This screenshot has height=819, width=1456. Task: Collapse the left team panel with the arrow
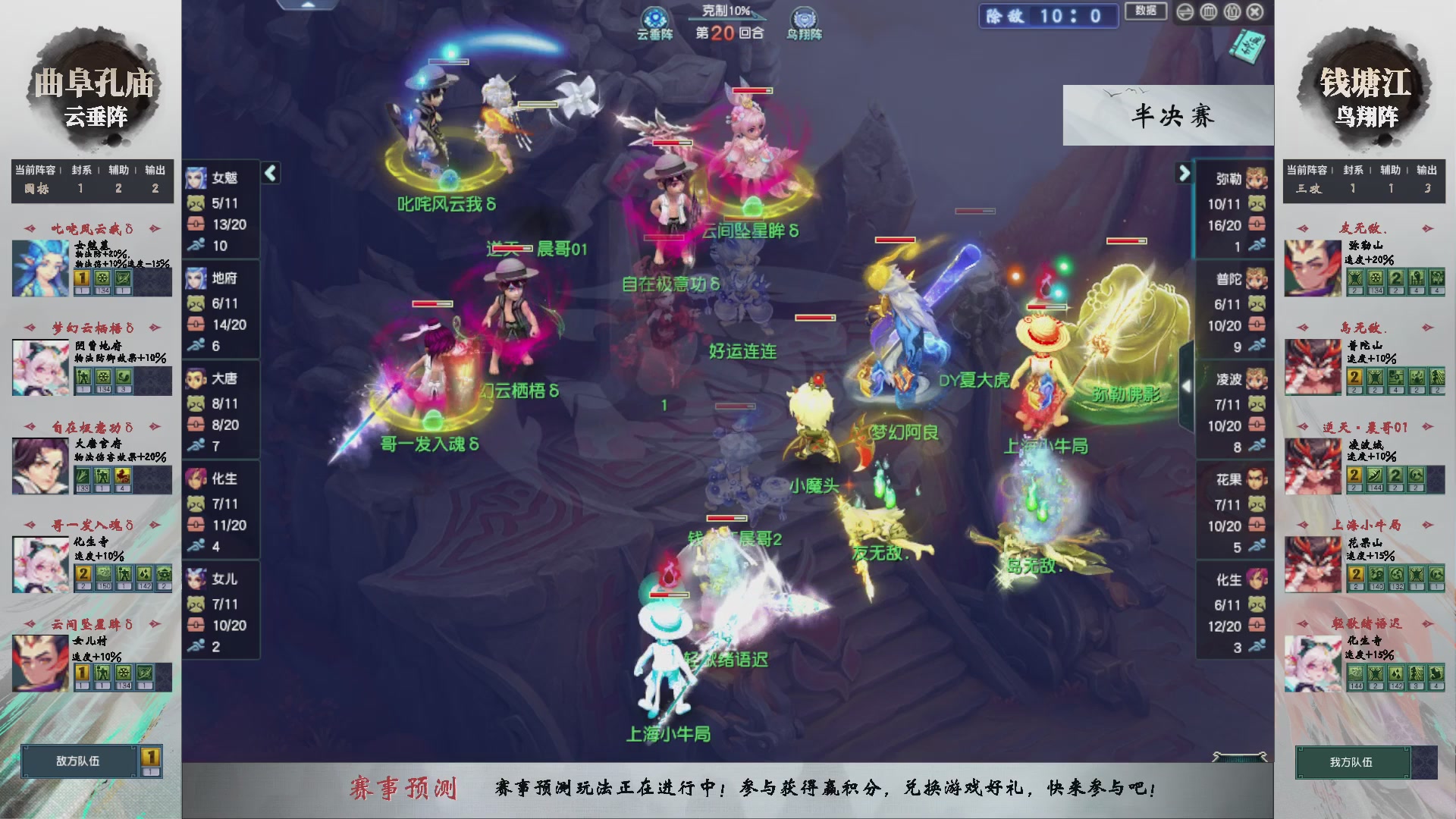click(269, 173)
